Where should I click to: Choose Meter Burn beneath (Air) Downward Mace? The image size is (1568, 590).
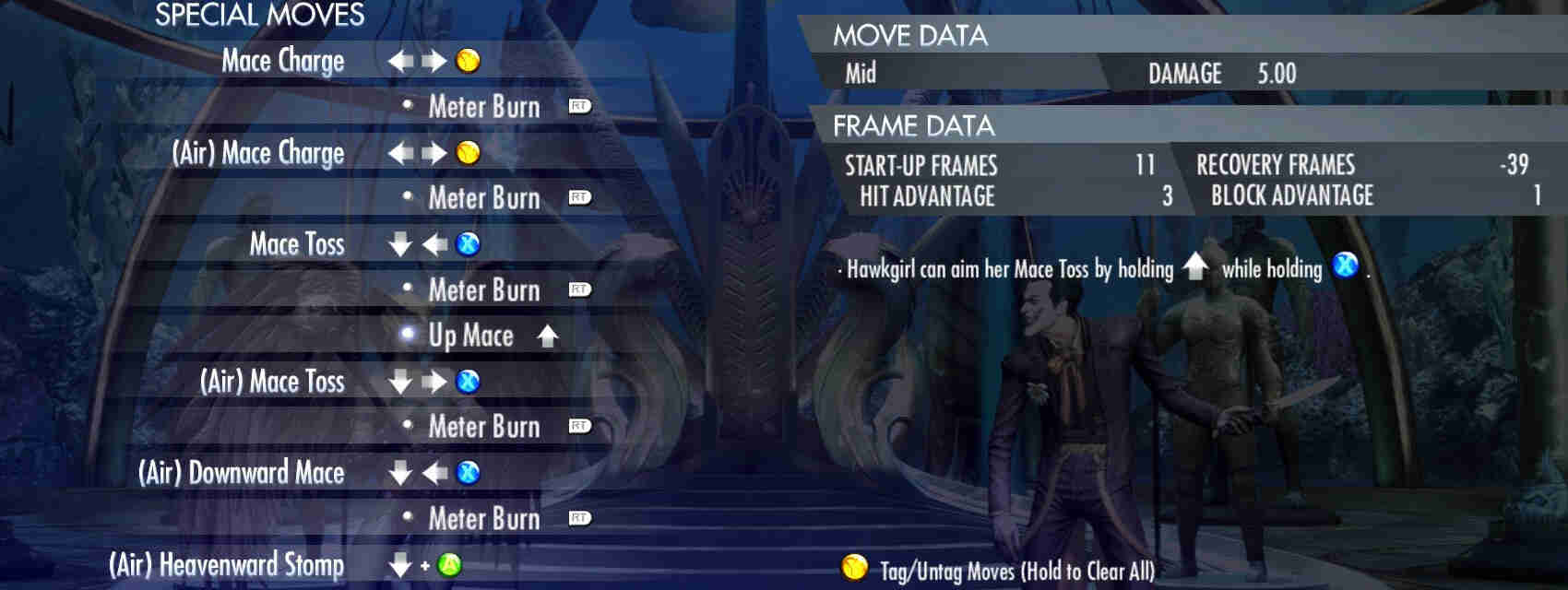(484, 518)
